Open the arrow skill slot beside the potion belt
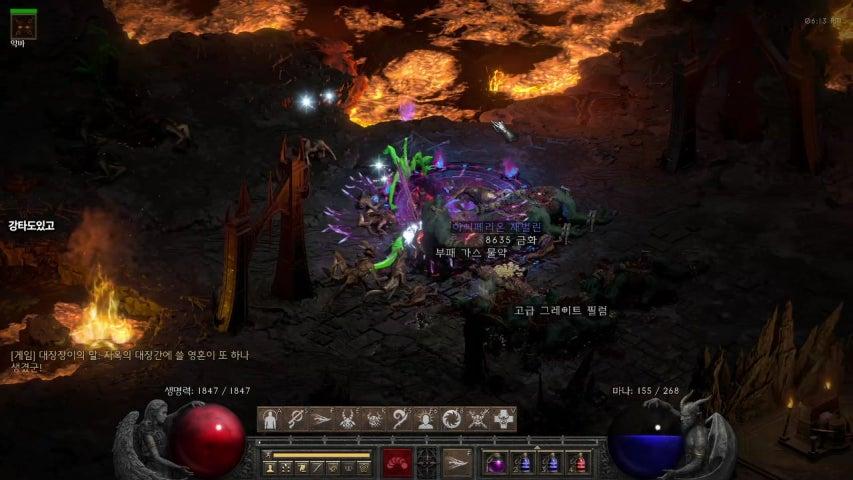 click(457, 462)
